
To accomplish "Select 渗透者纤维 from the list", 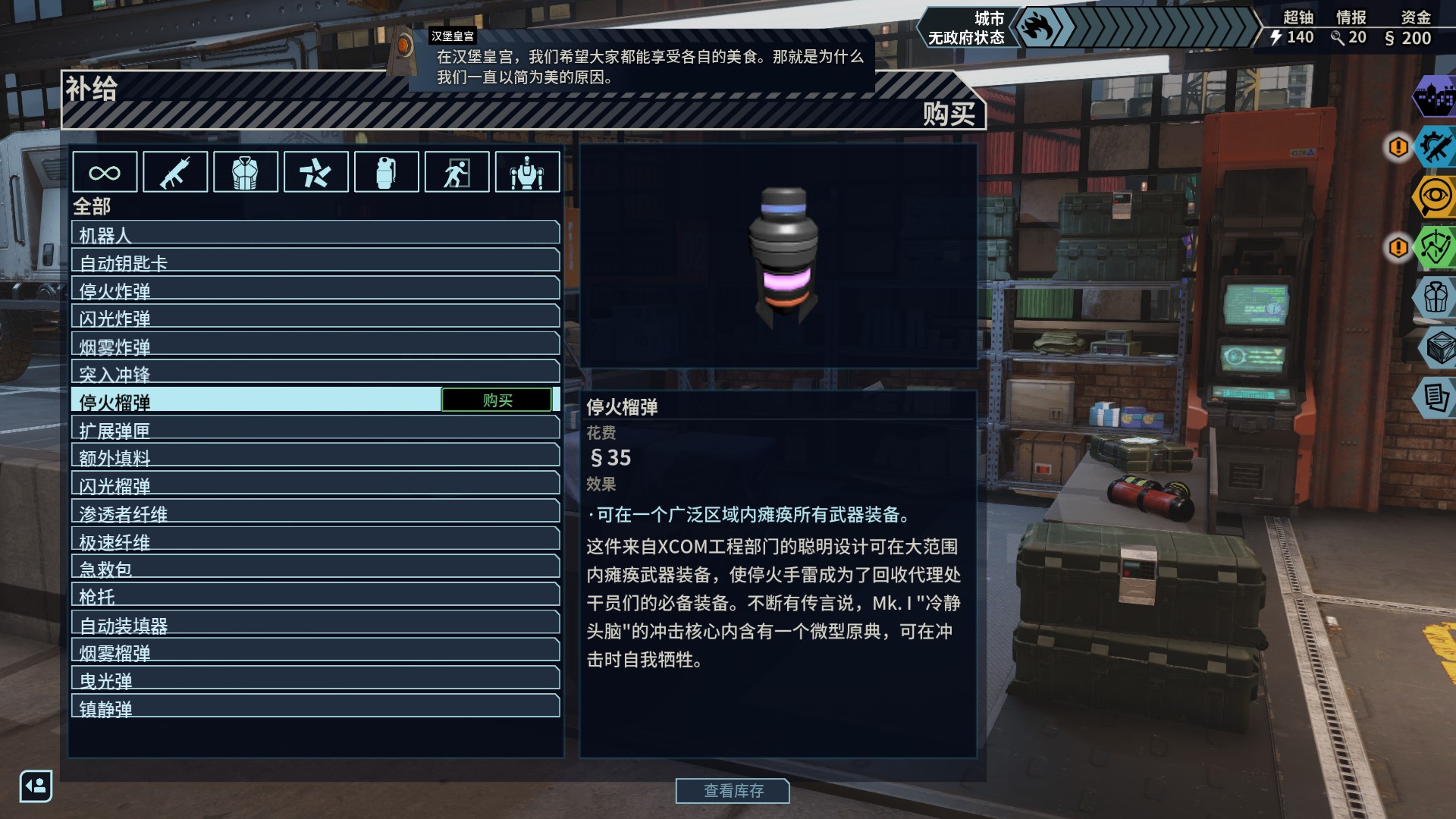I will (x=315, y=513).
